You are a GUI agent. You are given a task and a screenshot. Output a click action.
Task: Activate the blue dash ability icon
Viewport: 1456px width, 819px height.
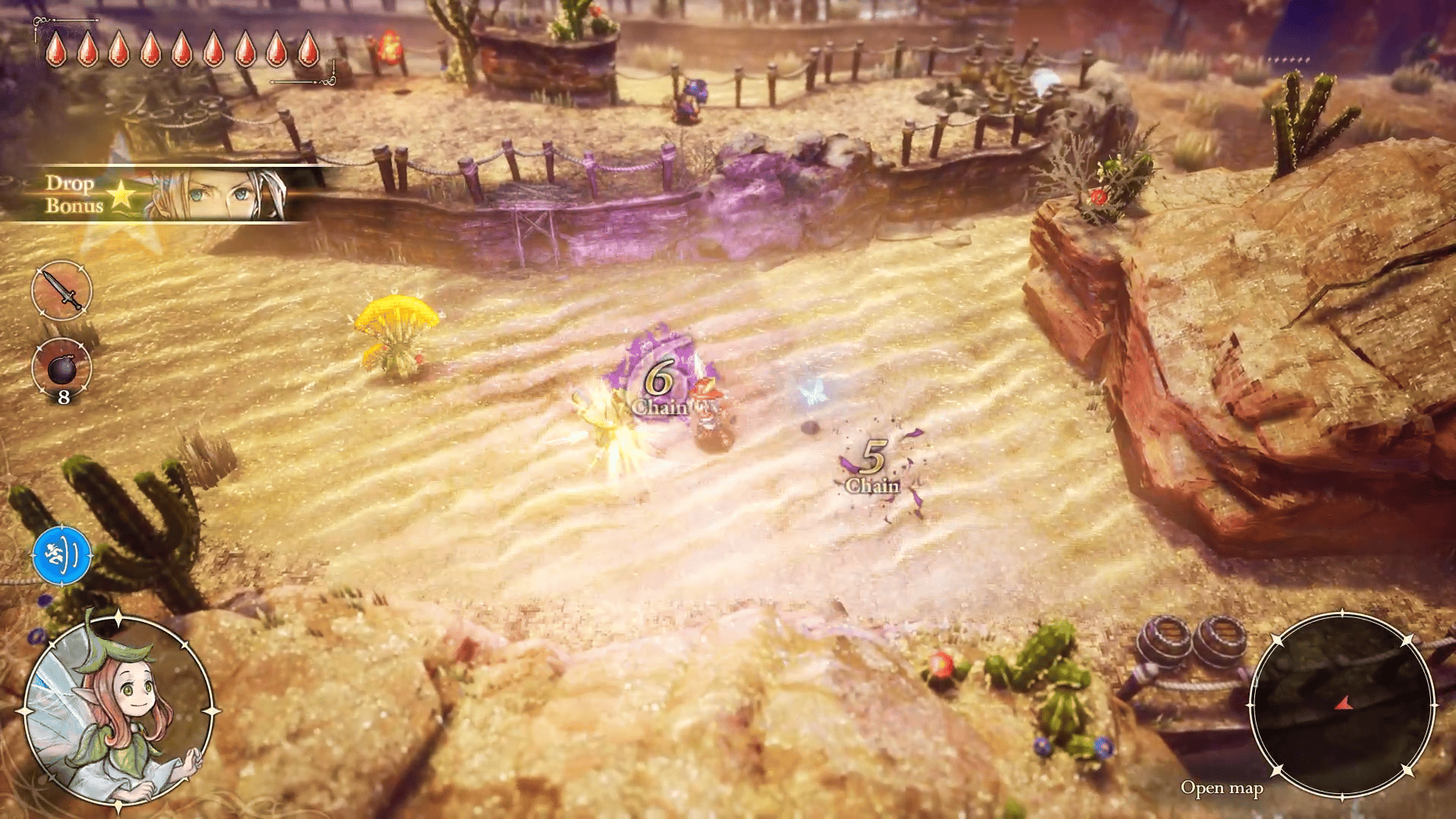[x=61, y=556]
